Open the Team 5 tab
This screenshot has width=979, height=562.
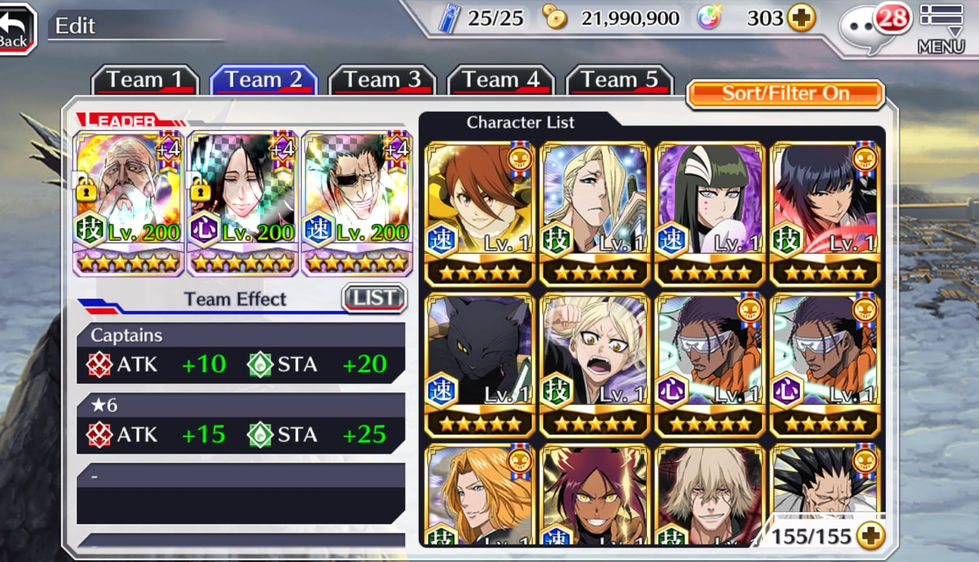pos(619,80)
